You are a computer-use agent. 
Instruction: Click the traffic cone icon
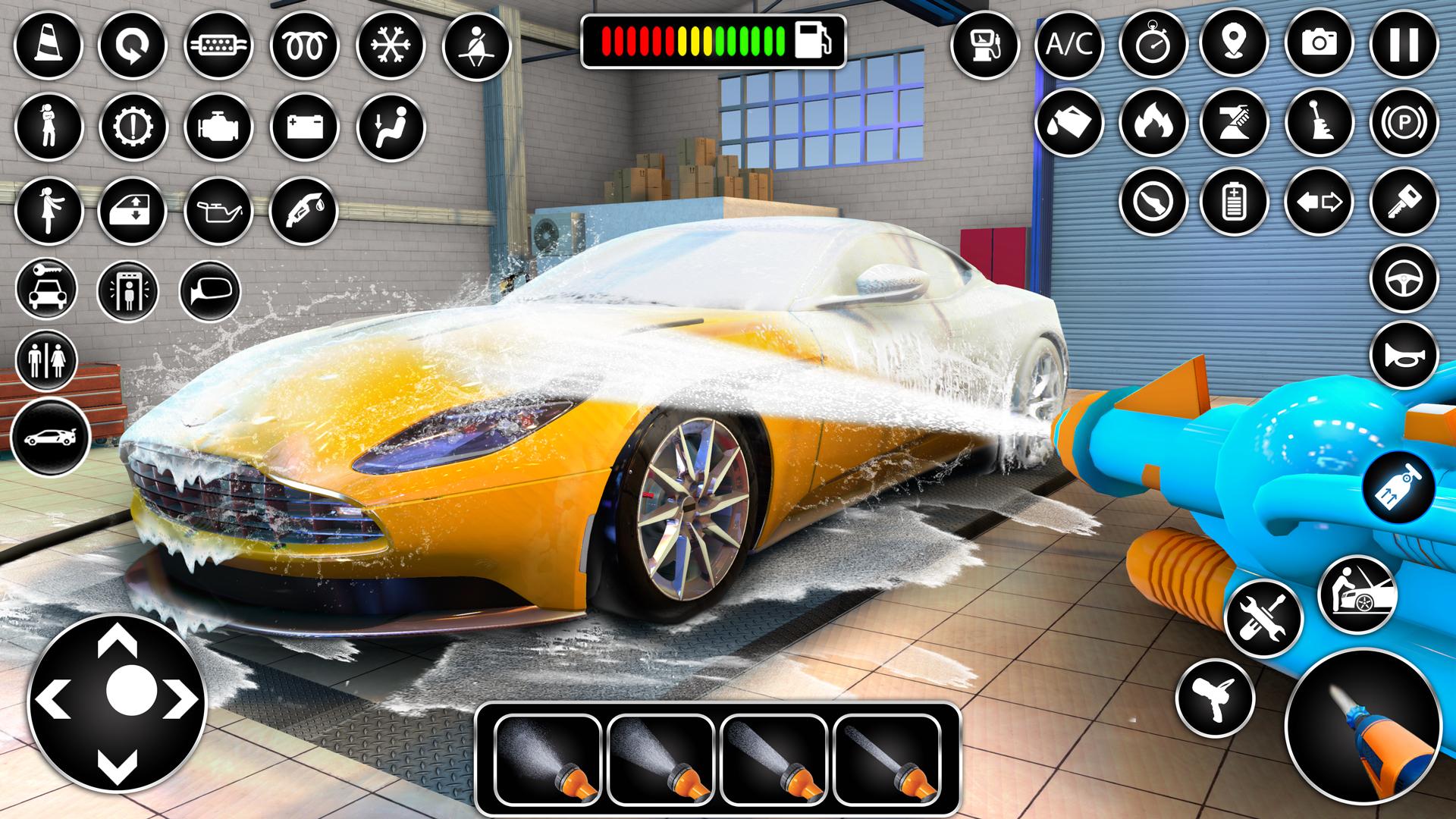coord(48,45)
